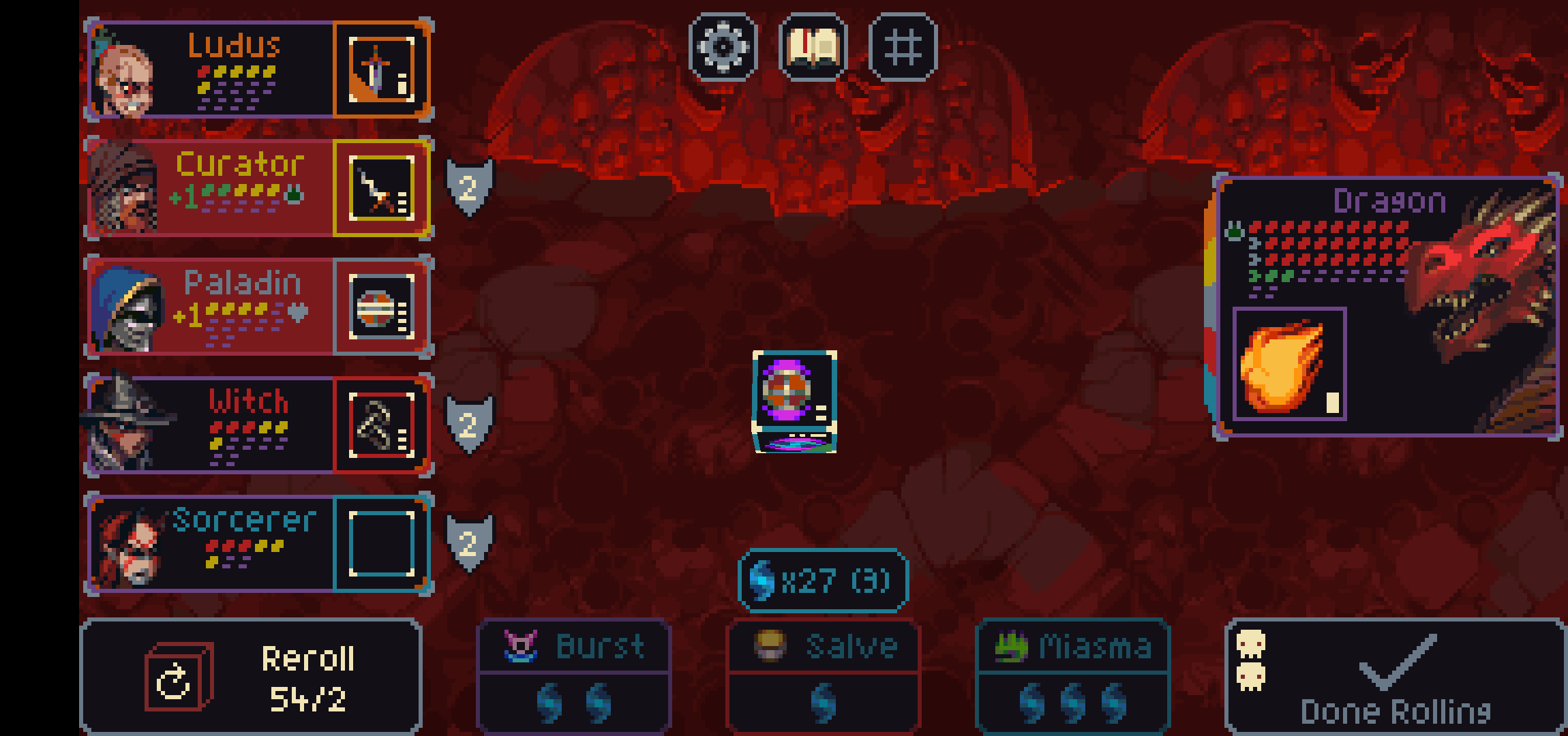Select the Sorcerer hero panel
This screenshot has width=1568, height=736.
(211, 543)
